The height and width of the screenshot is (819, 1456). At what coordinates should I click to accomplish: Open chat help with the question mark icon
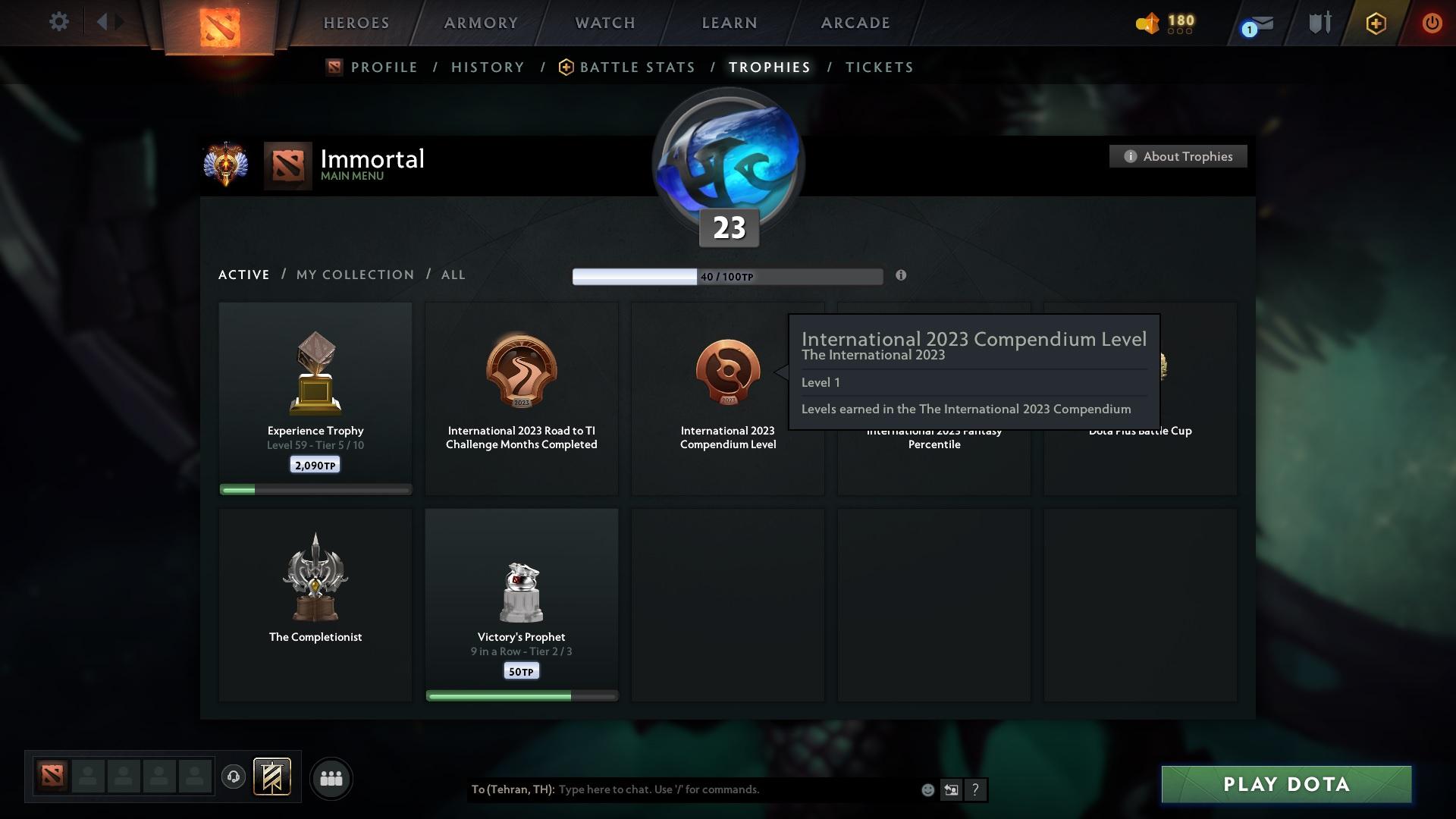pos(976,789)
